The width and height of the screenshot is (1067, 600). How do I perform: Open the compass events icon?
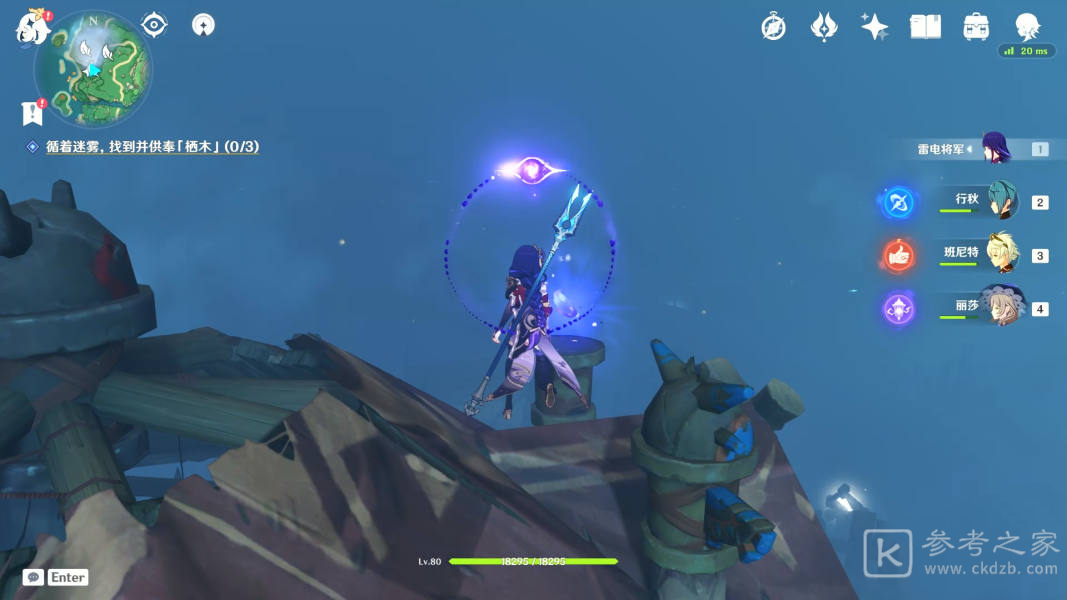click(x=773, y=27)
